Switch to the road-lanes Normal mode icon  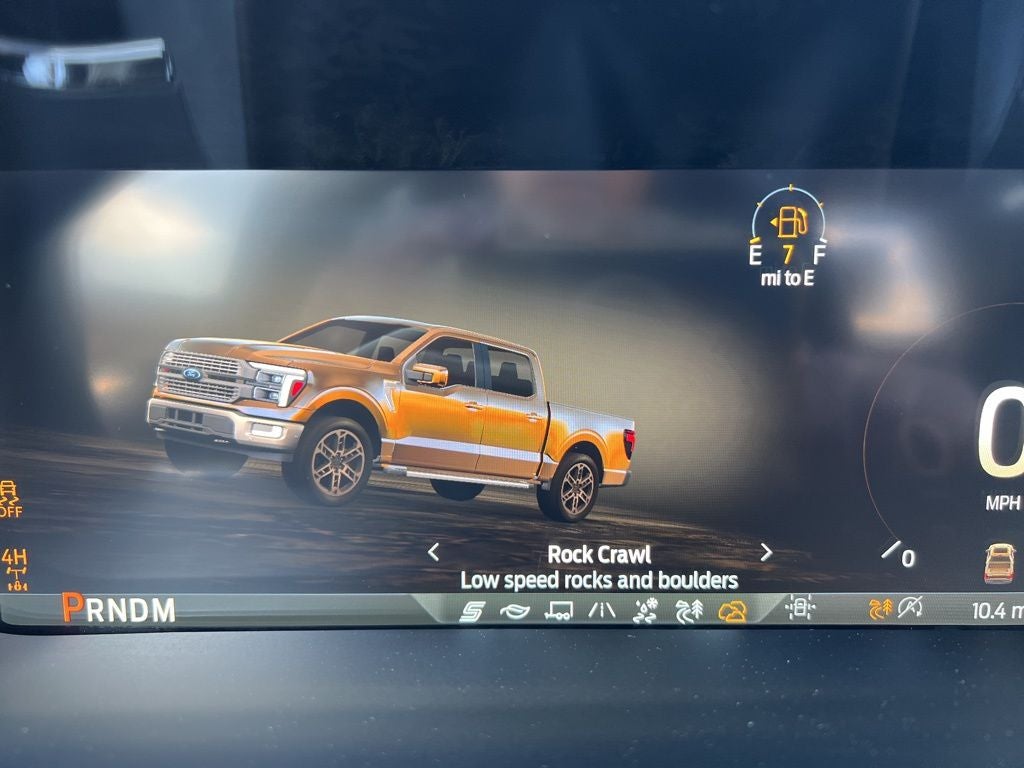coord(602,611)
